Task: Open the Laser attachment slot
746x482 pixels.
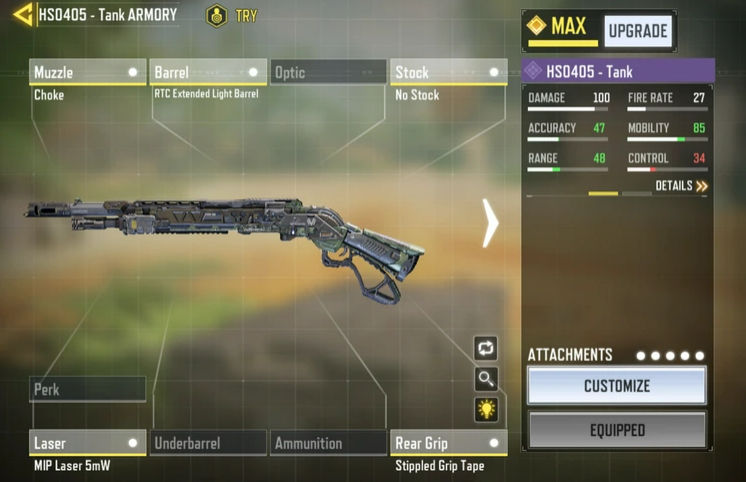Action: (88, 443)
